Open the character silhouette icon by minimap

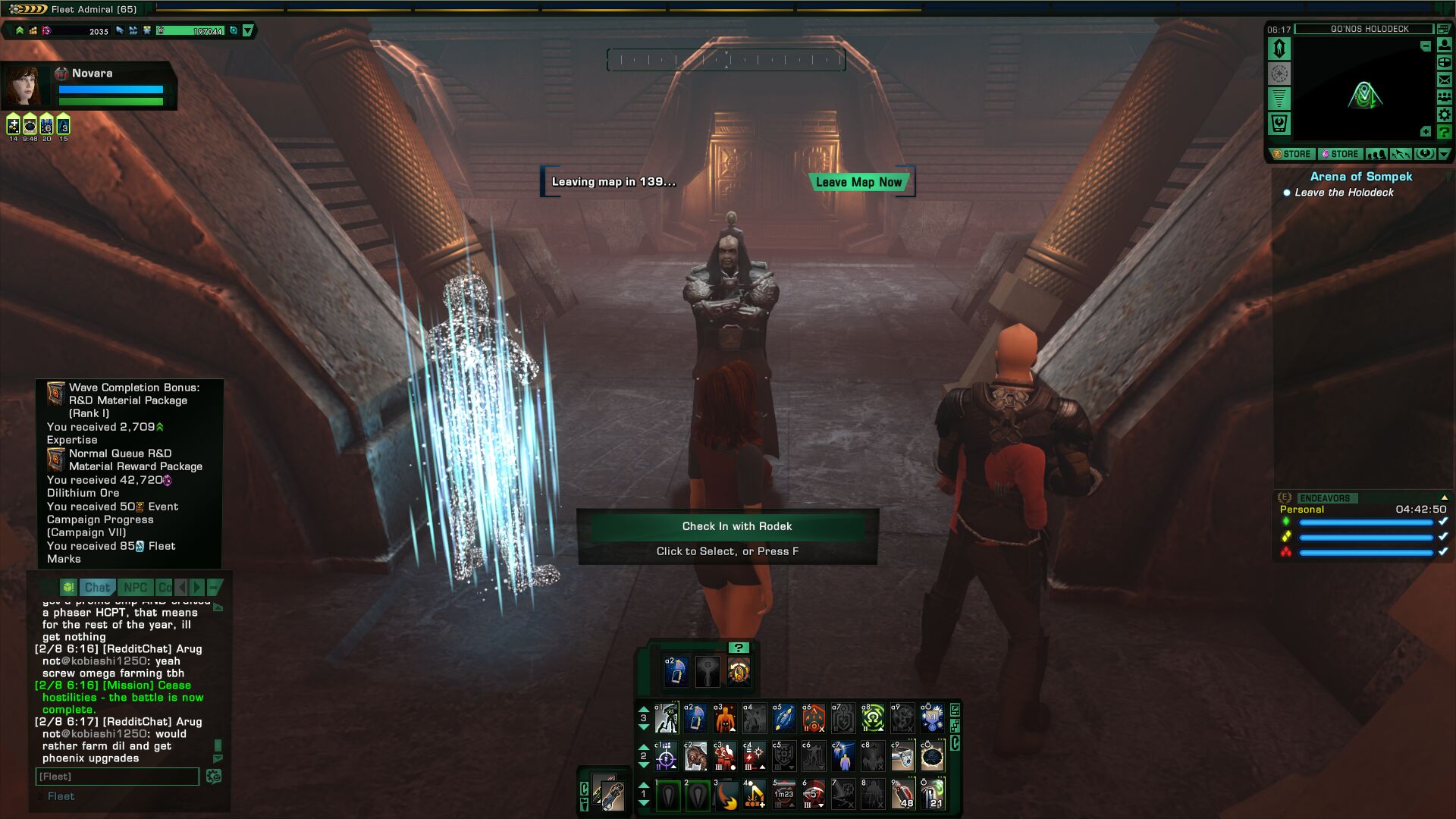tap(1445, 45)
